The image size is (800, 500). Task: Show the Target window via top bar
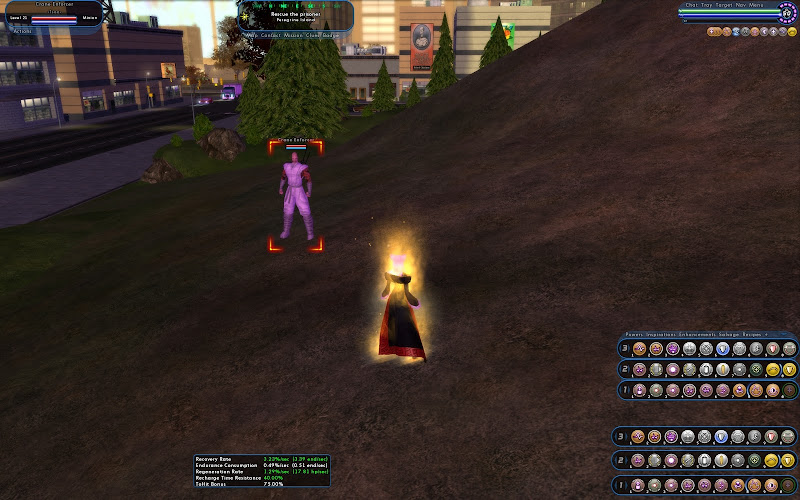pyautogui.click(x=724, y=5)
